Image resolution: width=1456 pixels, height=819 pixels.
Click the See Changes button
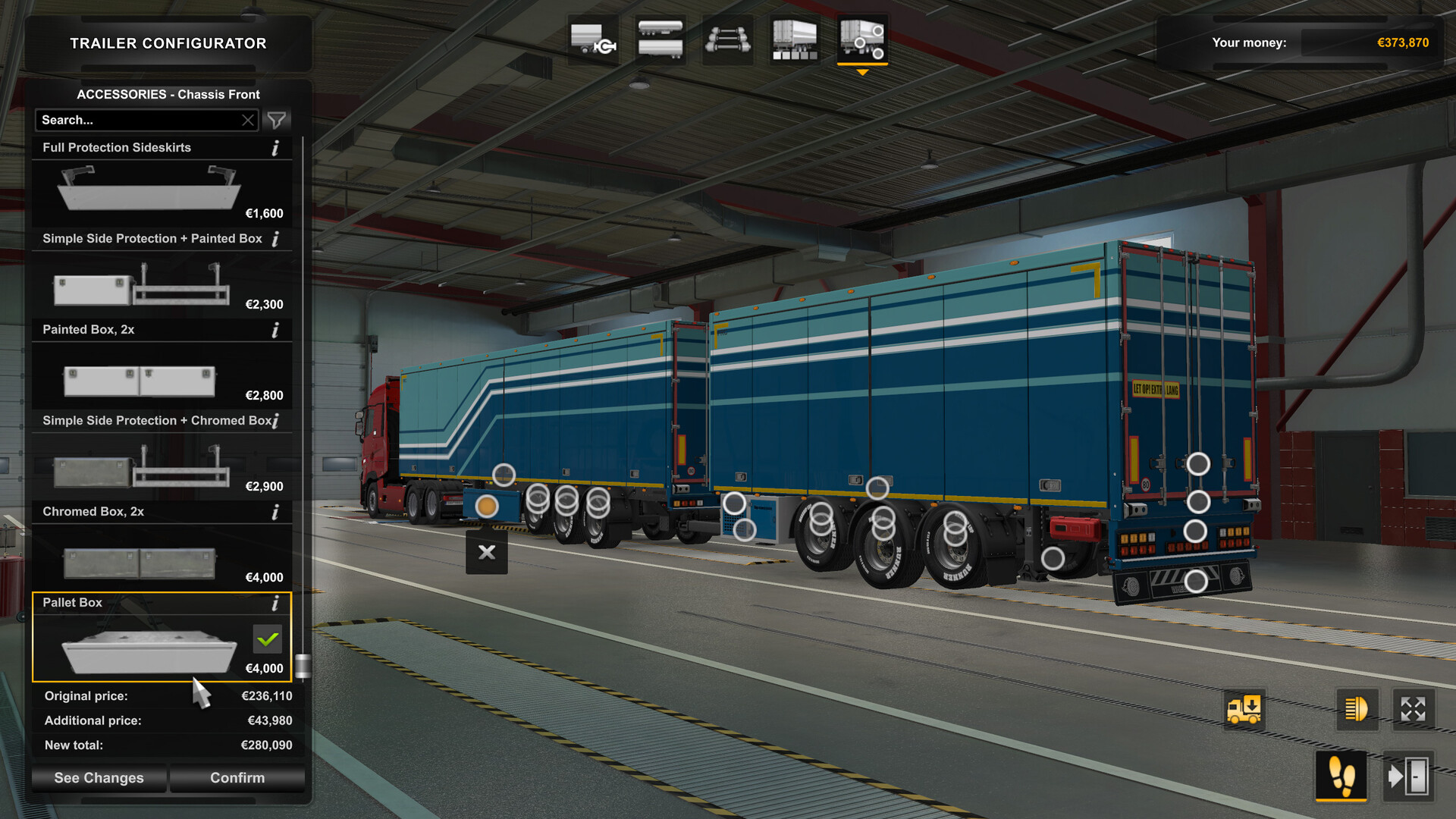(x=99, y=777)
